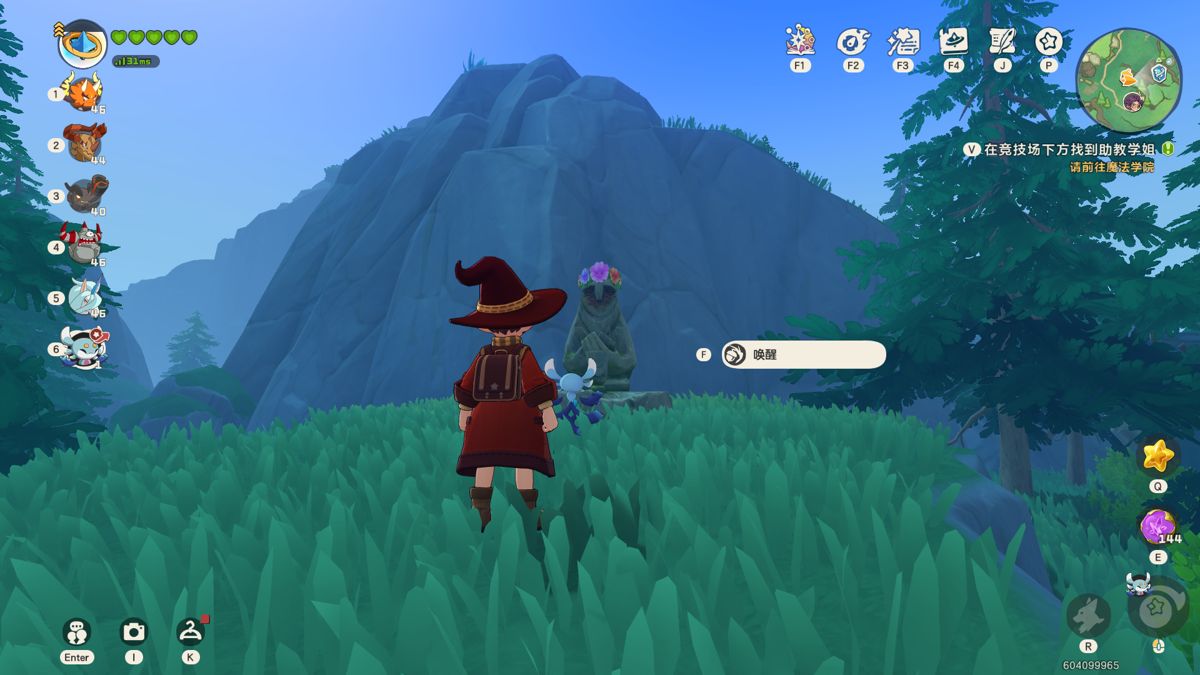Screen dimensions: 1200x675
Task: Select the dark gray pet in slot 3
Action: tap(85, 194)
